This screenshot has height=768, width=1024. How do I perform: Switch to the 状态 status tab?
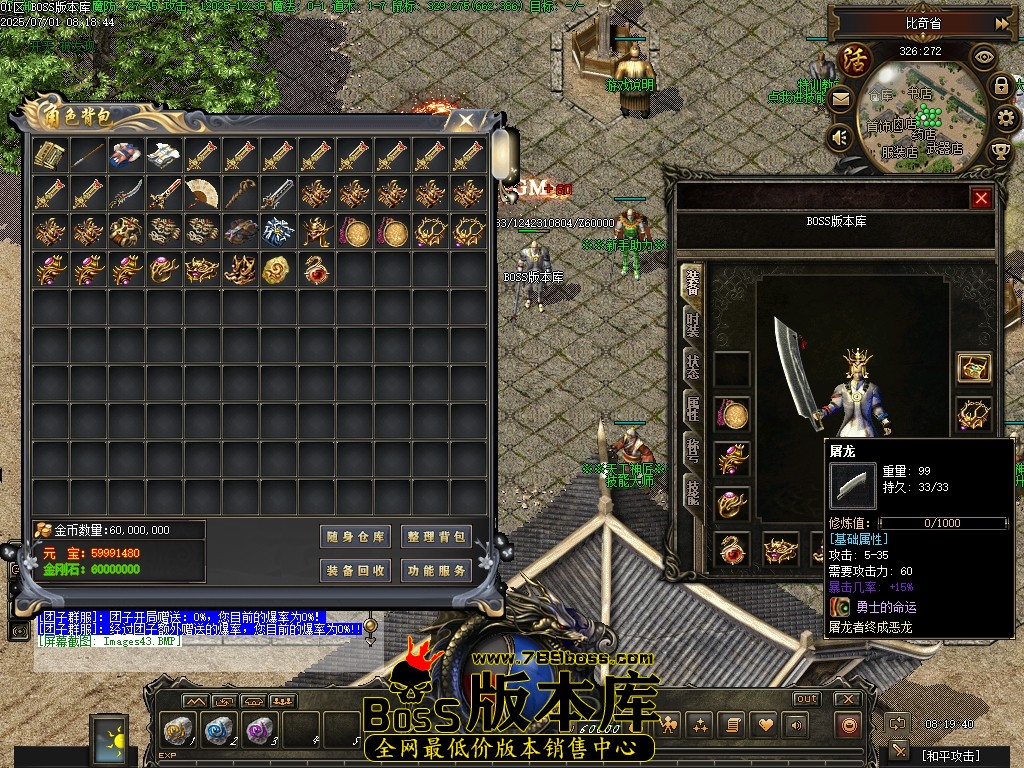[x=692, y=366]
